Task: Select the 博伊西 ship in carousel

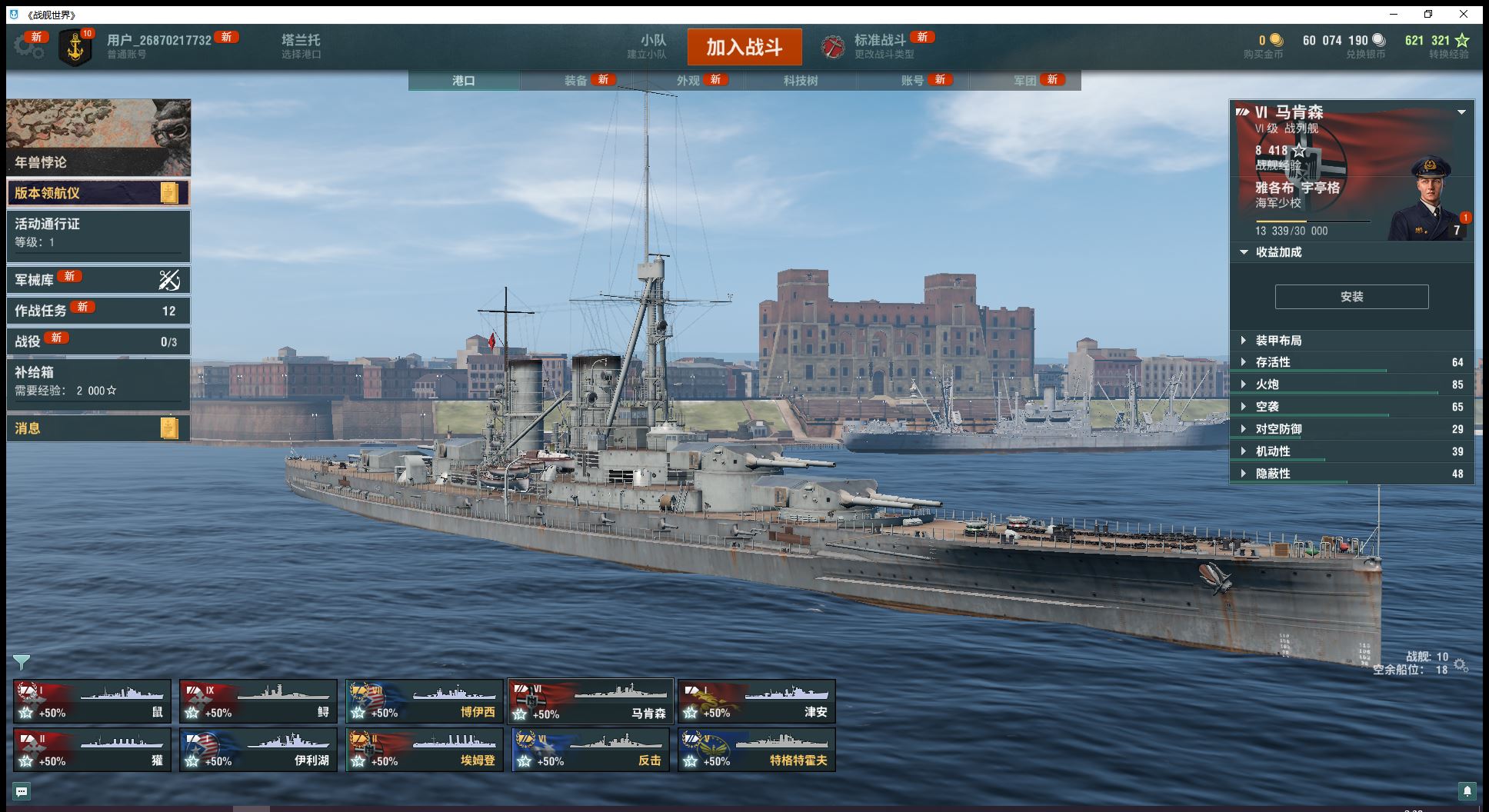Action: tap(424, 701)
